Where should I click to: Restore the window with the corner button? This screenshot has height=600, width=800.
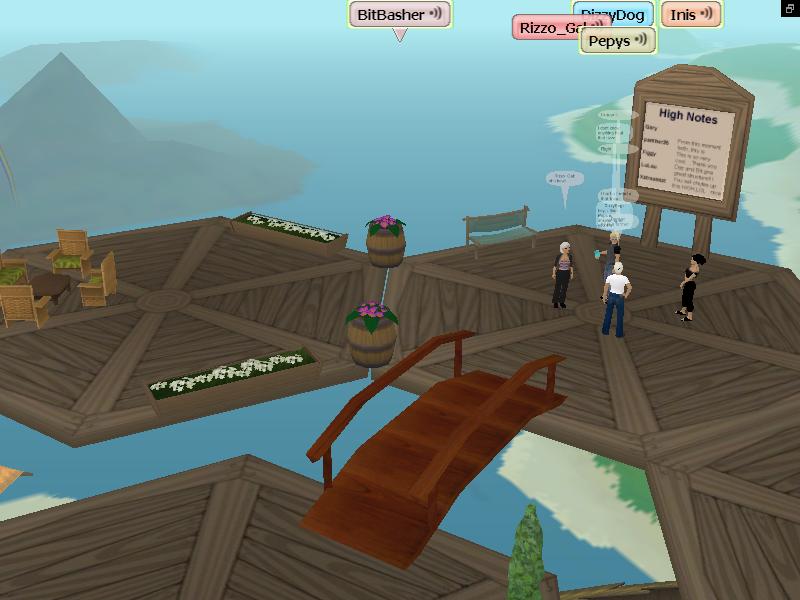click(x=790, y=8)
